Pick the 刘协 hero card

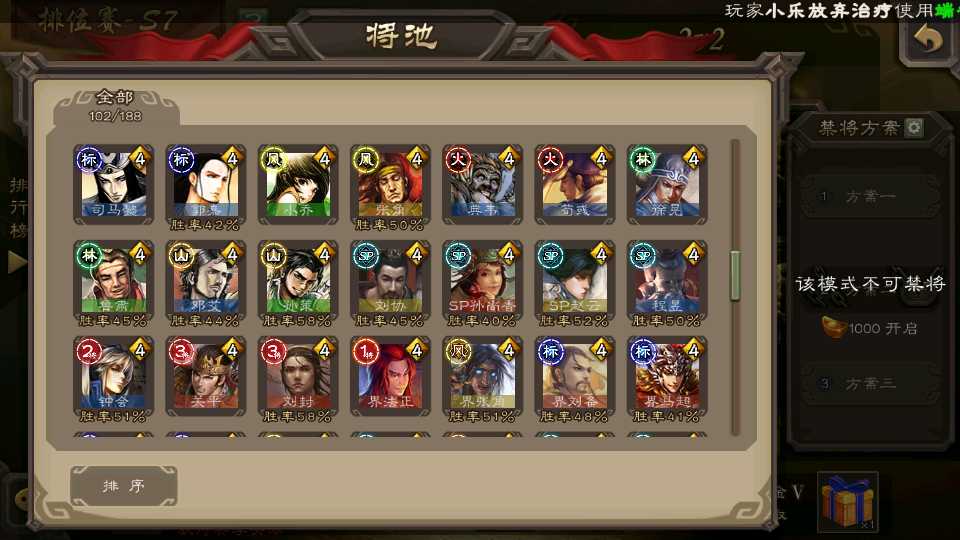[x=389, y=281]
